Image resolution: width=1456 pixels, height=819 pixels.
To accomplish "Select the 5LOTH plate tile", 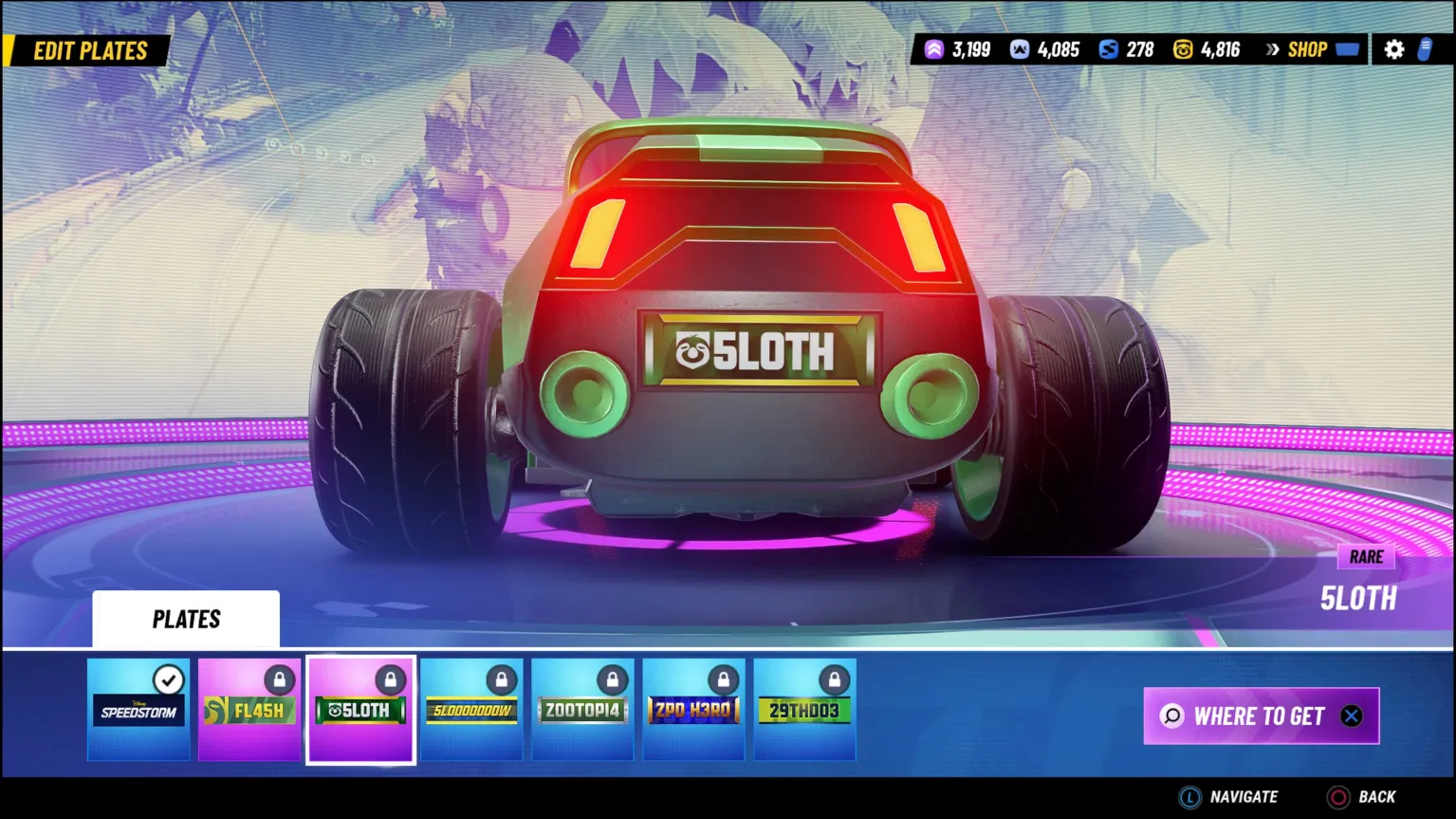I will pyautogui.click(x=360, y=710).
